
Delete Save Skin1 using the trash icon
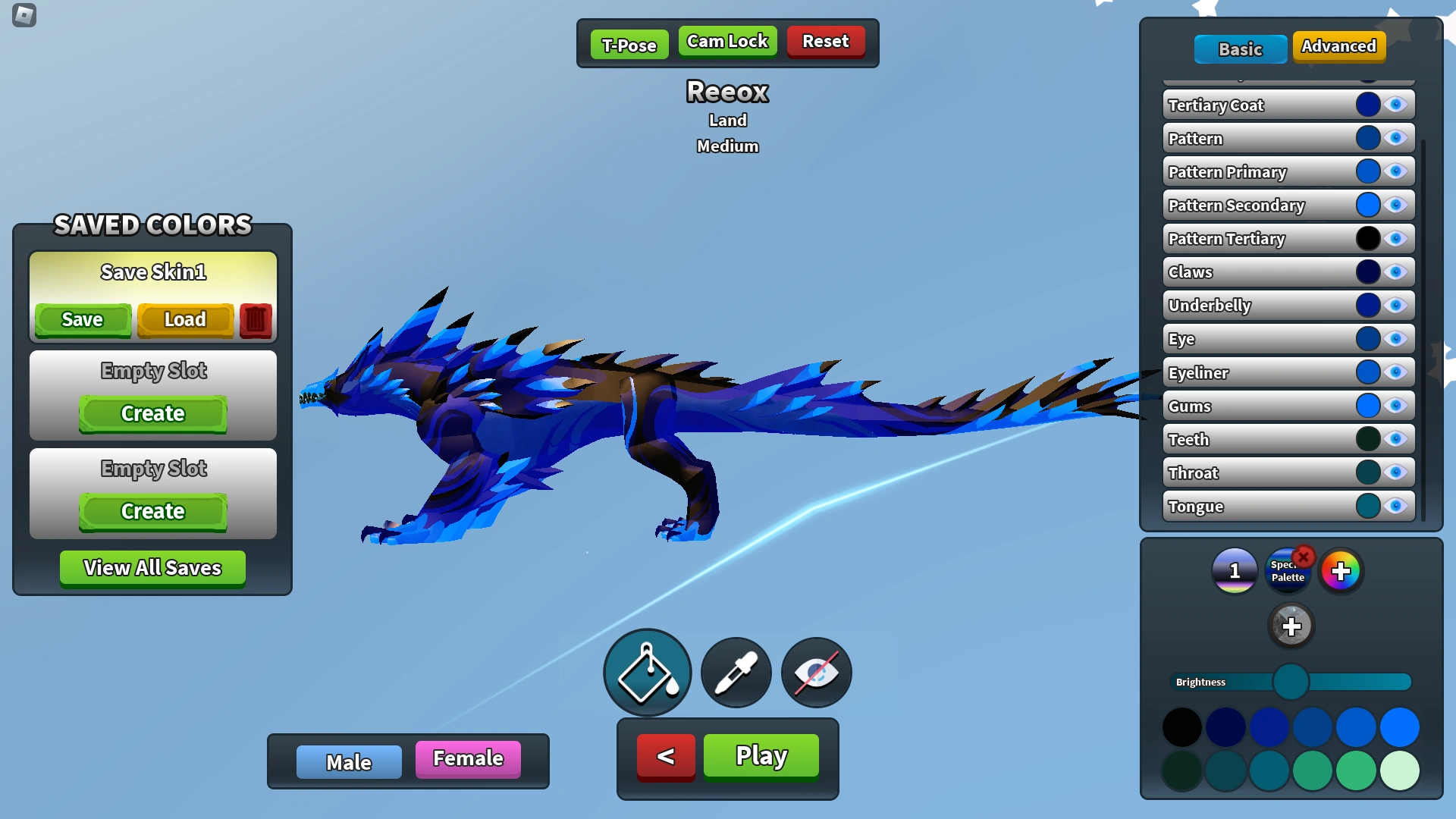point(255,319)
